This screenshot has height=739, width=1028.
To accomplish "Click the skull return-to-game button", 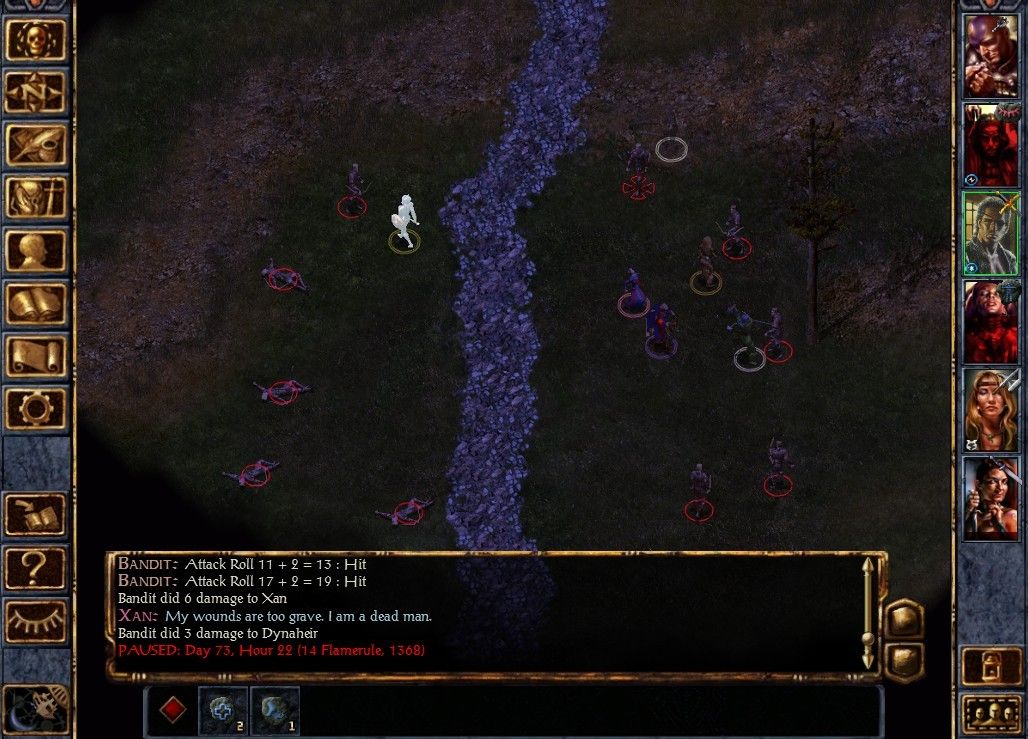I will pyautogui.click(x=36, y=39).
